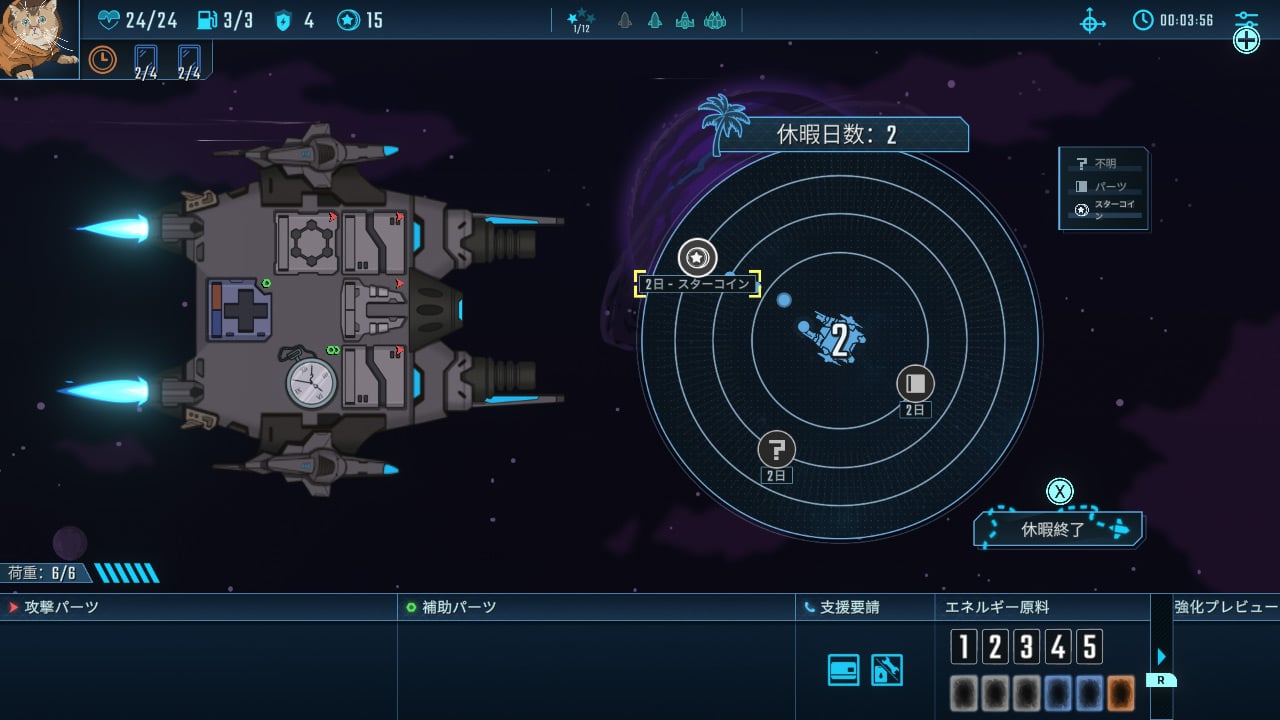Click the orange cat pilot portrait
This screenshot has height=720, width=1280.
click(x=38, y=38)
